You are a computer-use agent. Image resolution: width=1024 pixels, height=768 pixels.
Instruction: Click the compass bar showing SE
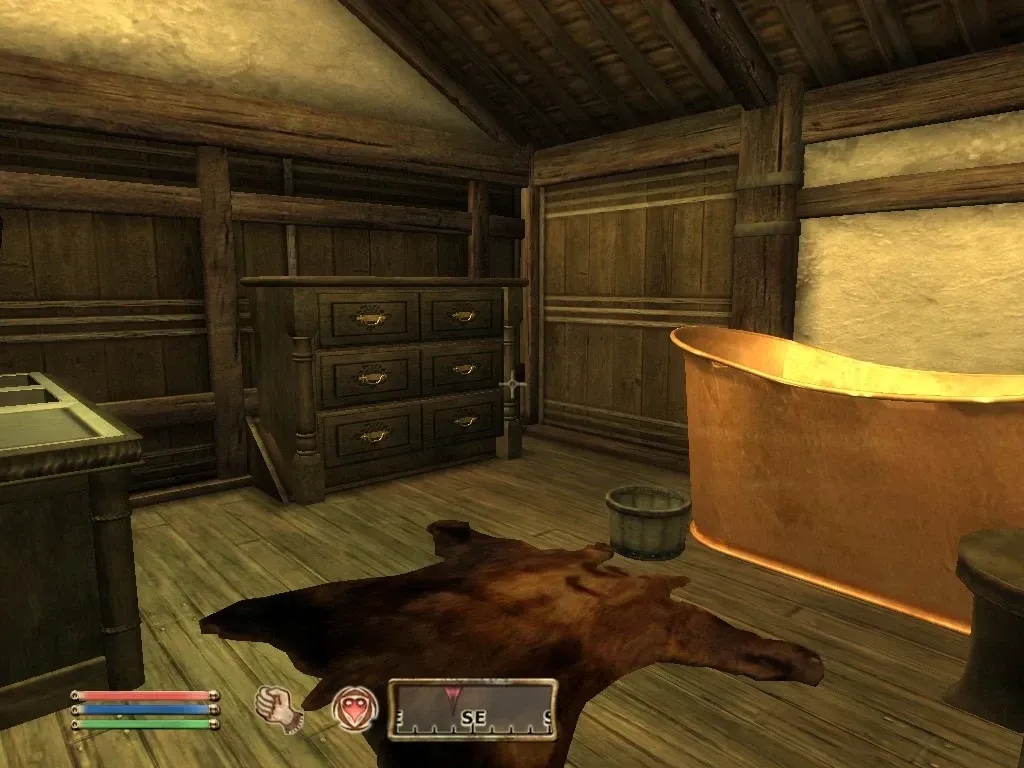[x=472, y=709]
